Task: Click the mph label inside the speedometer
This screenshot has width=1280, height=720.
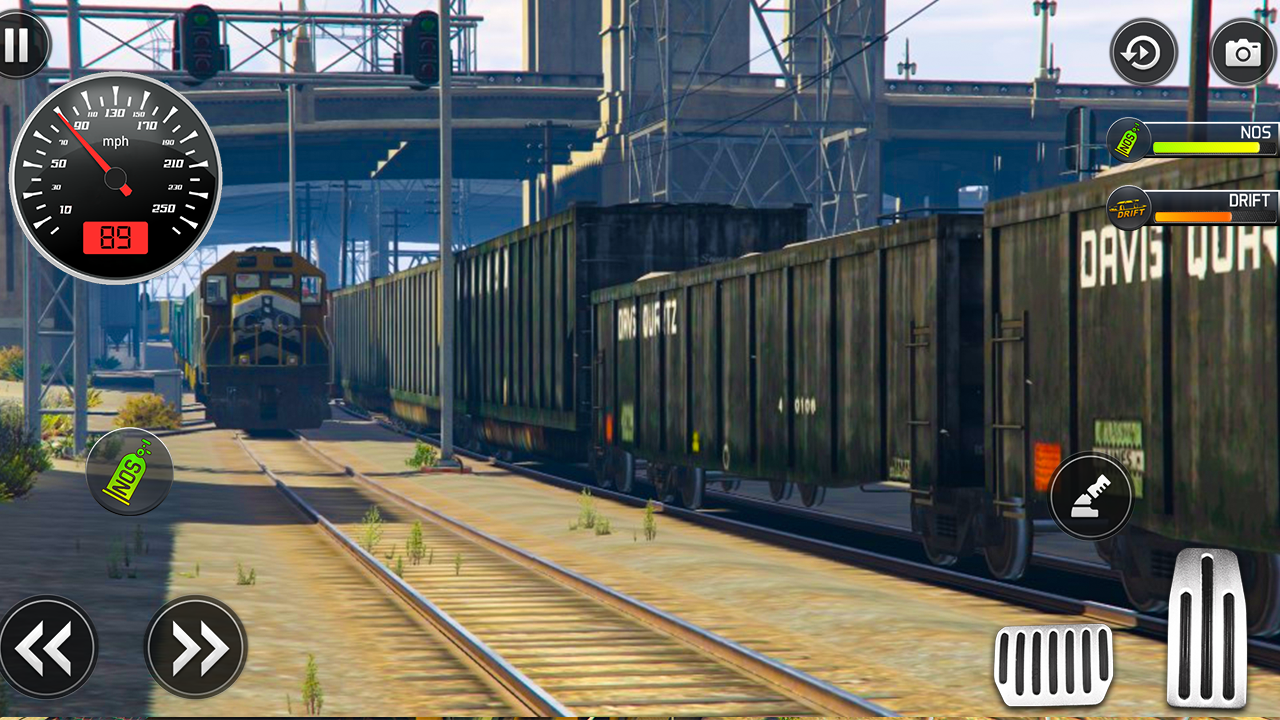Action: click(x=116, y=142)
